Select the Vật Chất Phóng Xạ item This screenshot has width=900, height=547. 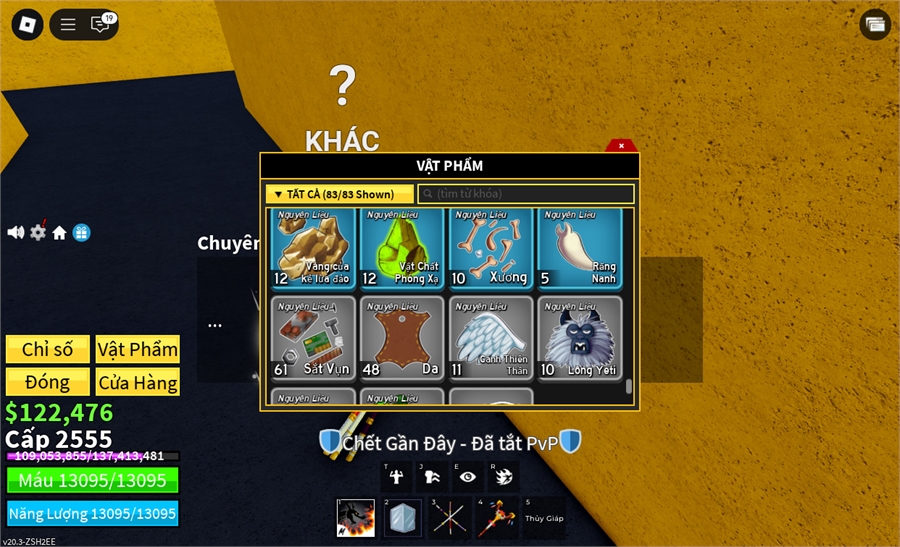point(401,247)
